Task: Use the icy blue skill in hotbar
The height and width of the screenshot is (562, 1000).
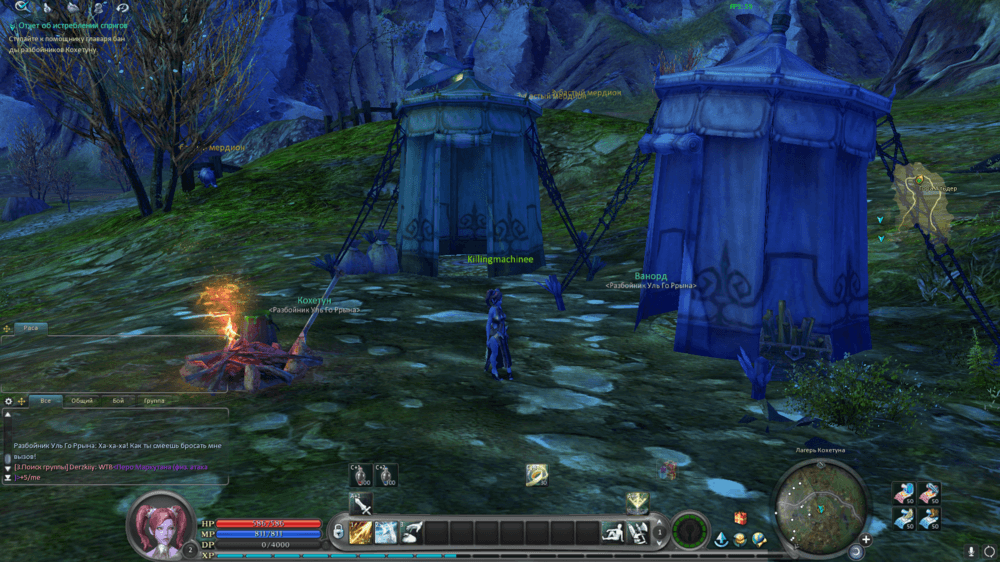Action: tap(386, 533)
